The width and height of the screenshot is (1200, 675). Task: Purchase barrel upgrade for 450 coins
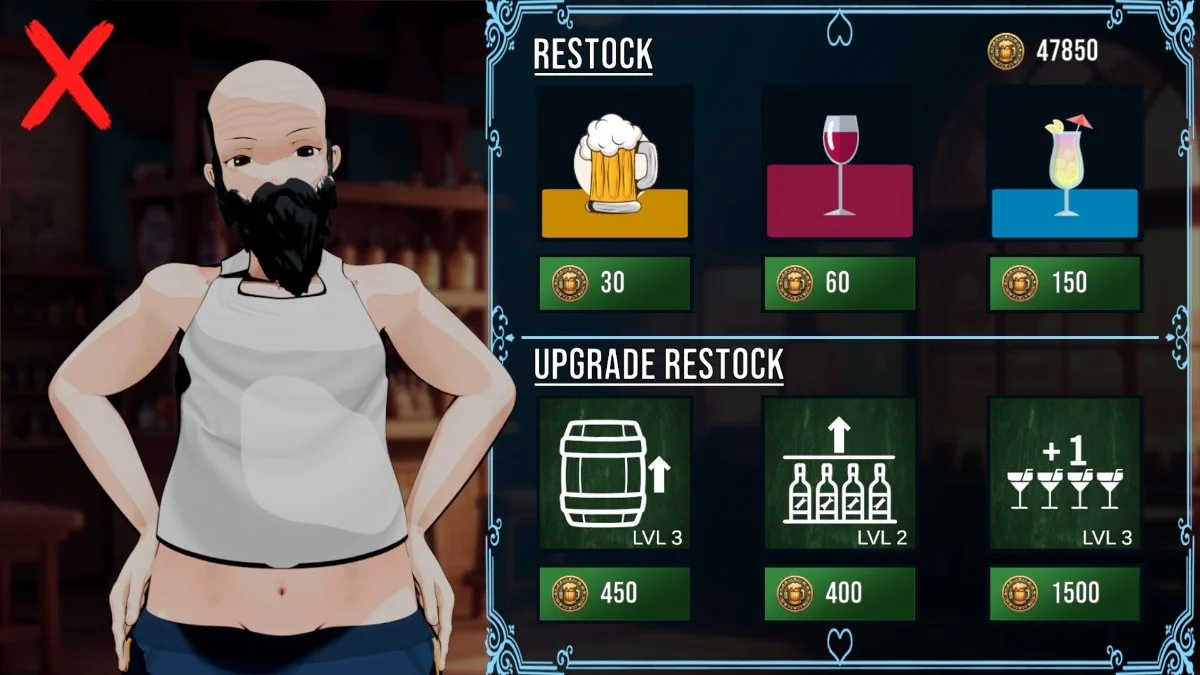(615, 593)
